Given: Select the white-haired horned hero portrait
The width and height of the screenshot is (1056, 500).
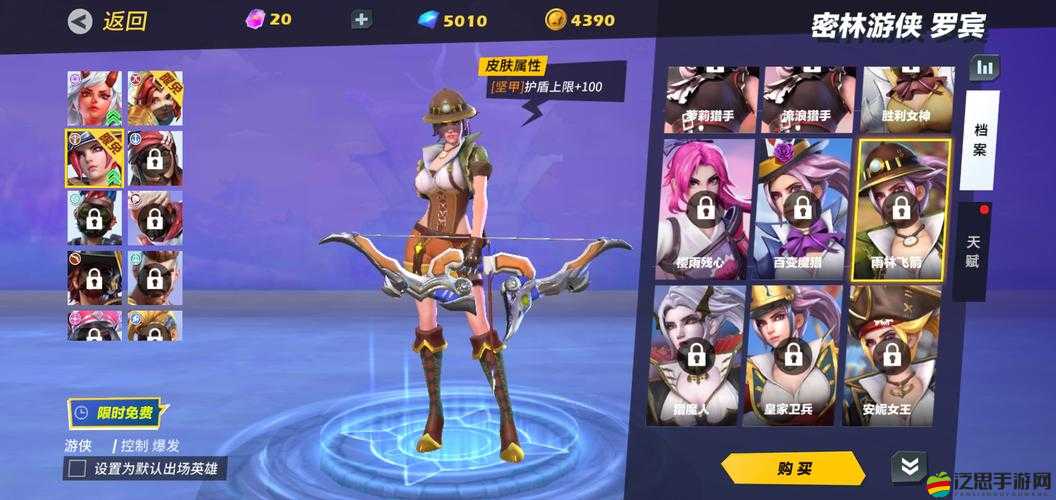Looking at the screenshot, I should coord(93,97).
